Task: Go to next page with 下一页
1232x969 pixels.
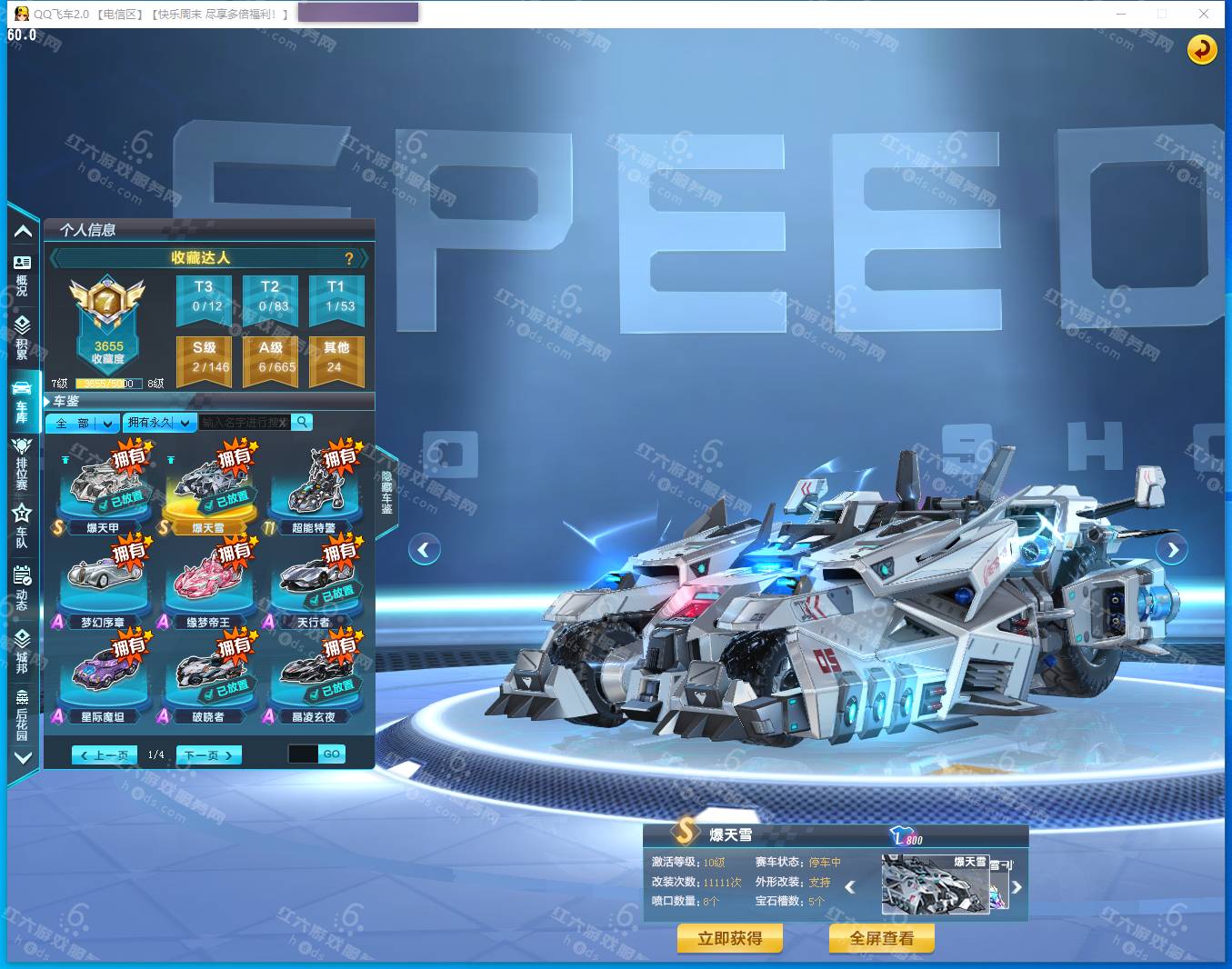Action: [208, 754]
